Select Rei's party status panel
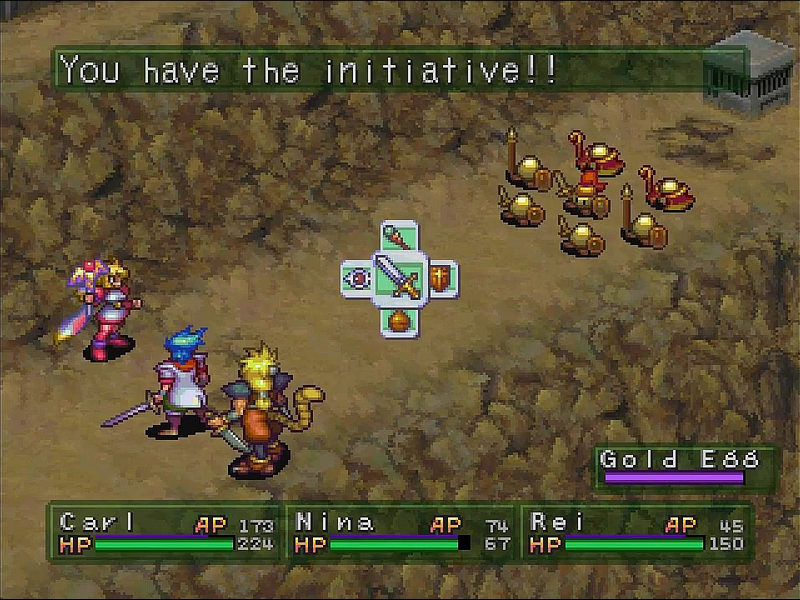 (x=636, y=532)
